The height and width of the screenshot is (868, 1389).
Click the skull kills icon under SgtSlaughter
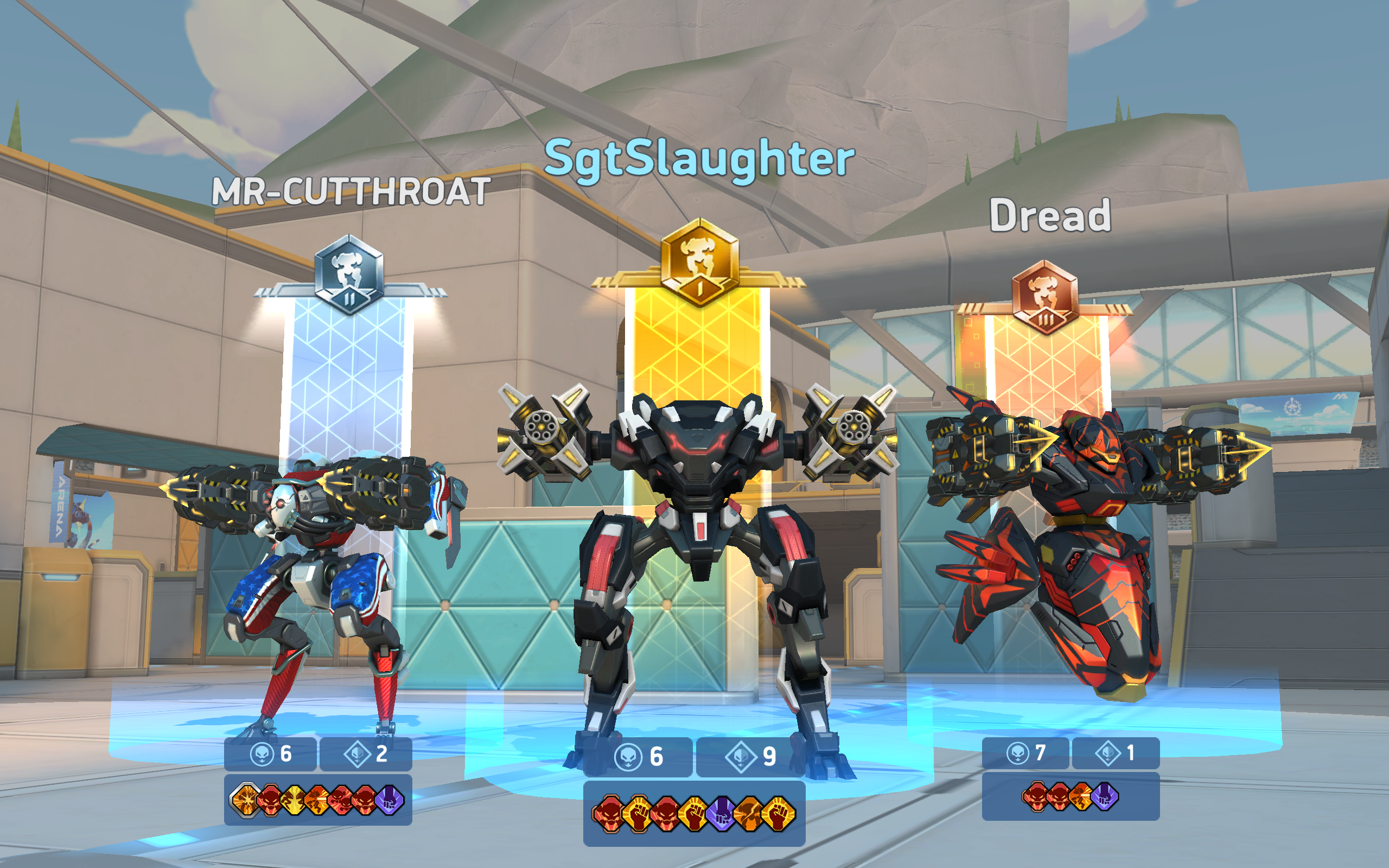tap(627, 757)
